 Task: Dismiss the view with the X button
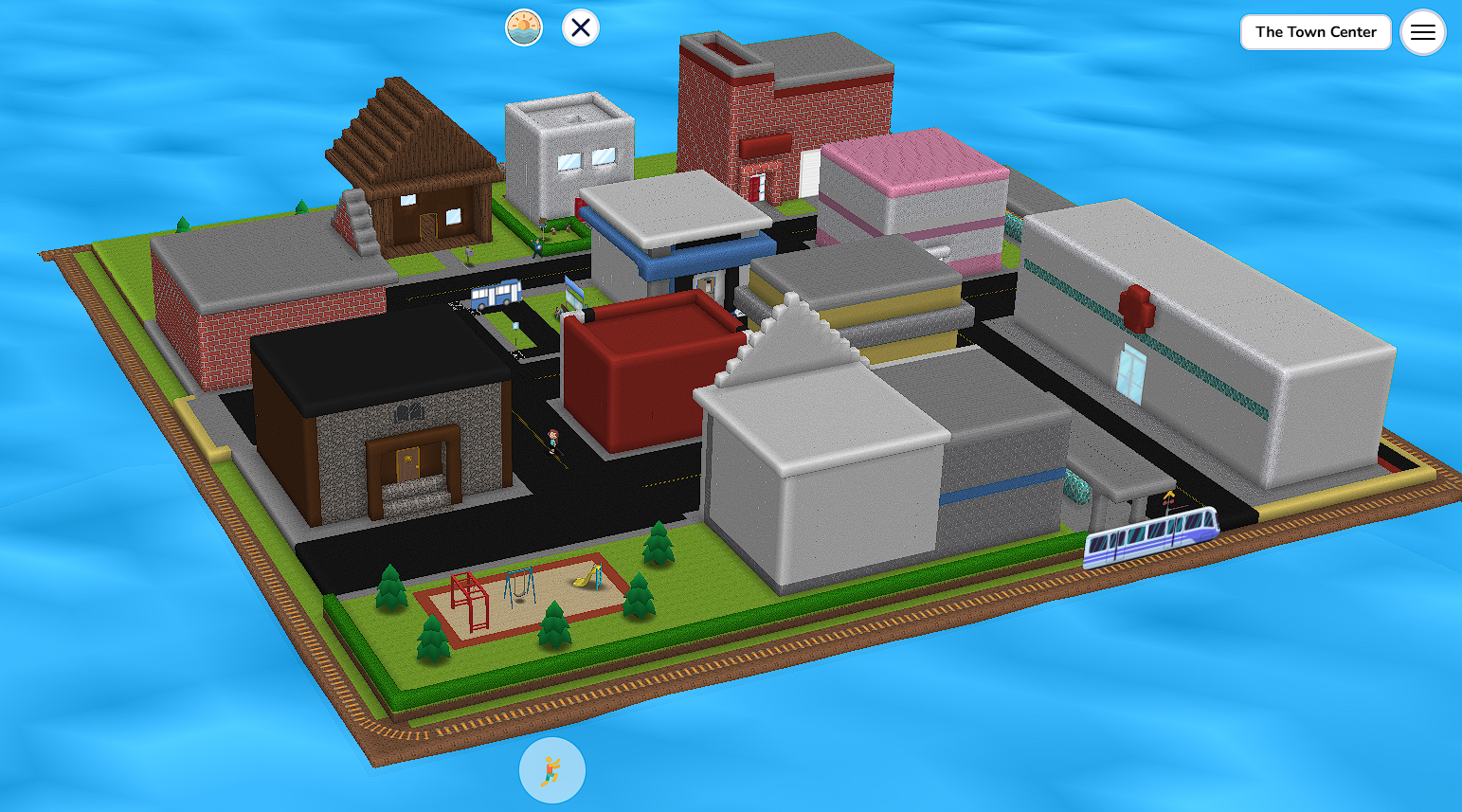[x=580, y=27]
